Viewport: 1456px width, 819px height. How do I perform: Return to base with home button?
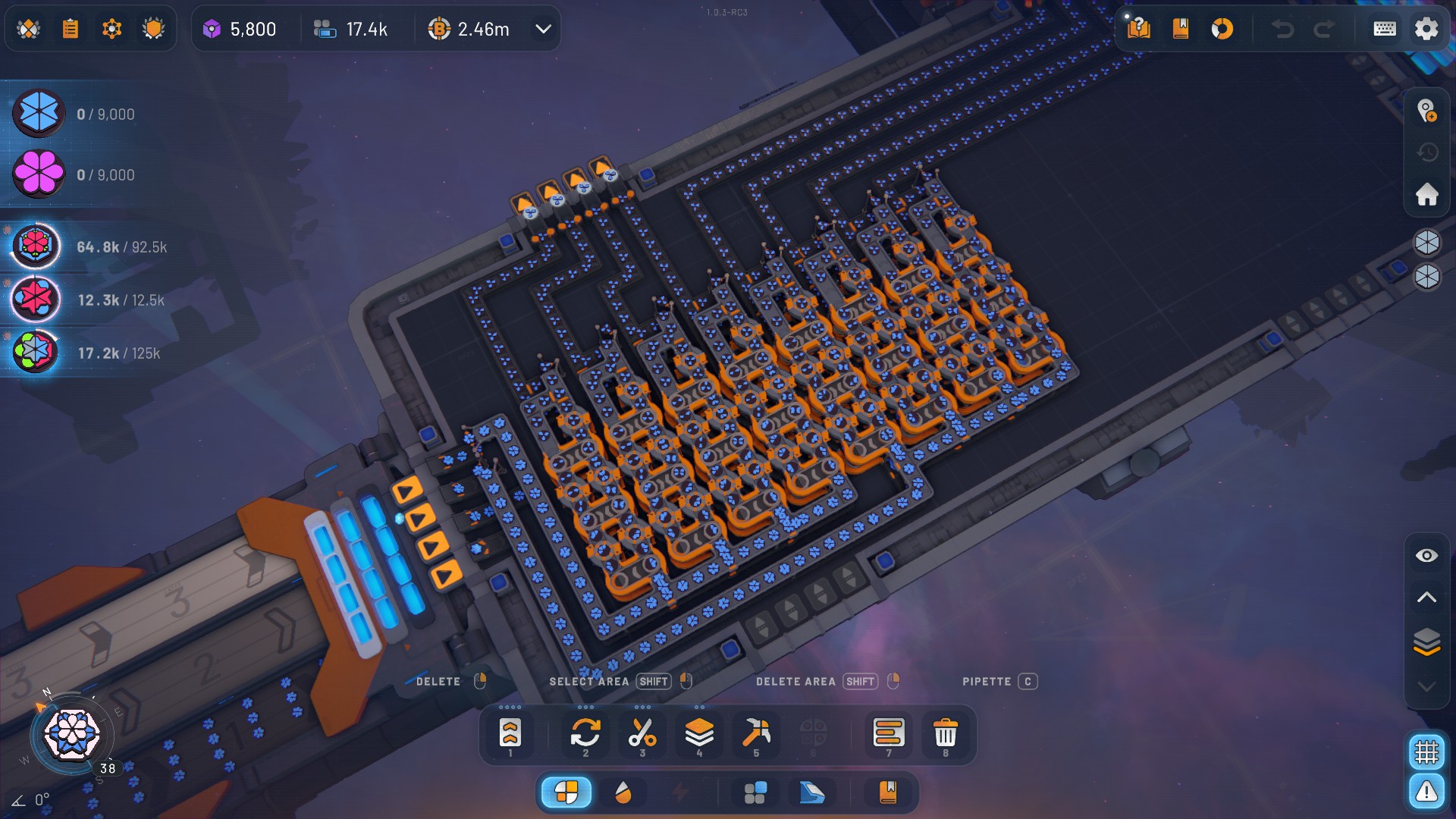1426,194
